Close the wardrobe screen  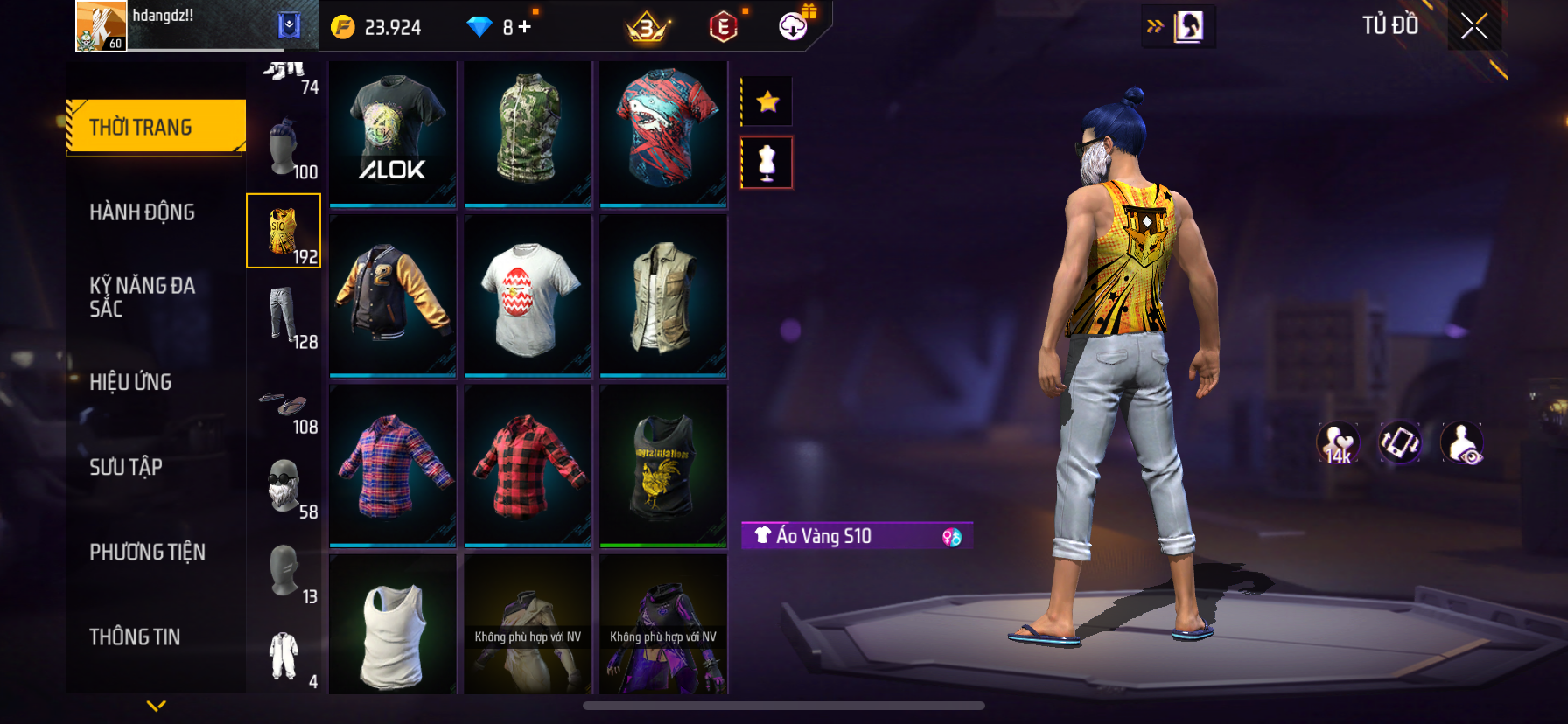(1474, 26)
